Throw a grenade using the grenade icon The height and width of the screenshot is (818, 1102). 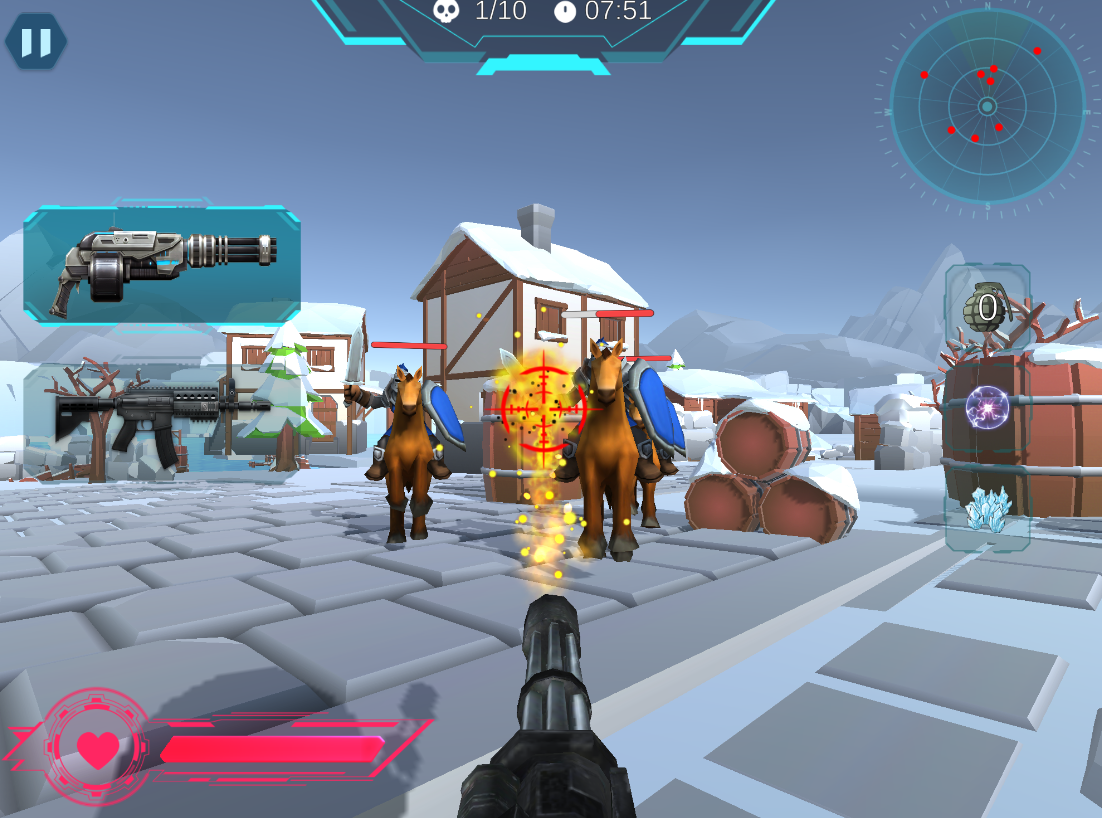[x=987, y=307]
